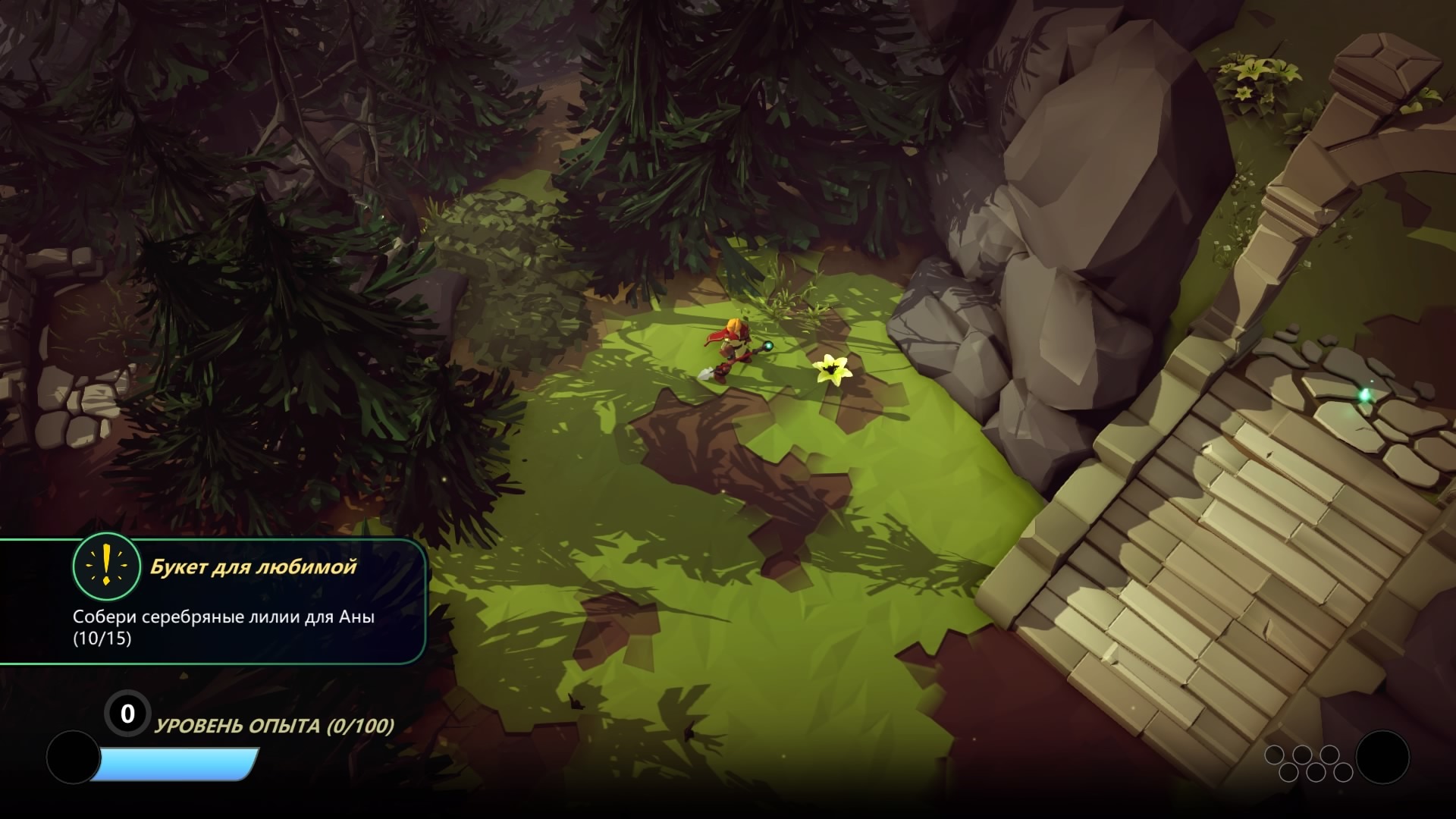Select the experience level 0 badge
Viewport: 1456px width, 819px height.
tap(127, 714)
